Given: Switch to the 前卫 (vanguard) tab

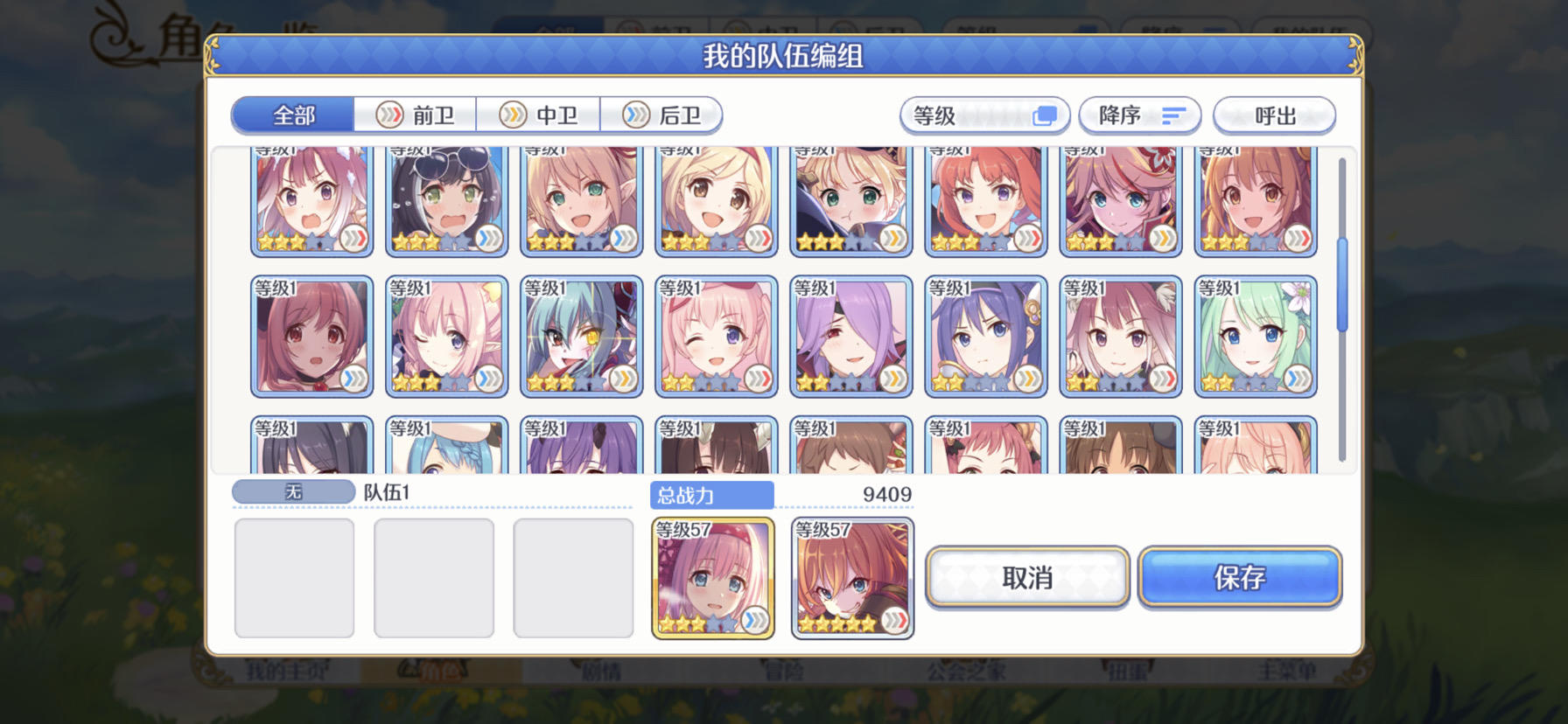Looking at the screenshot, I should point(417,115).
